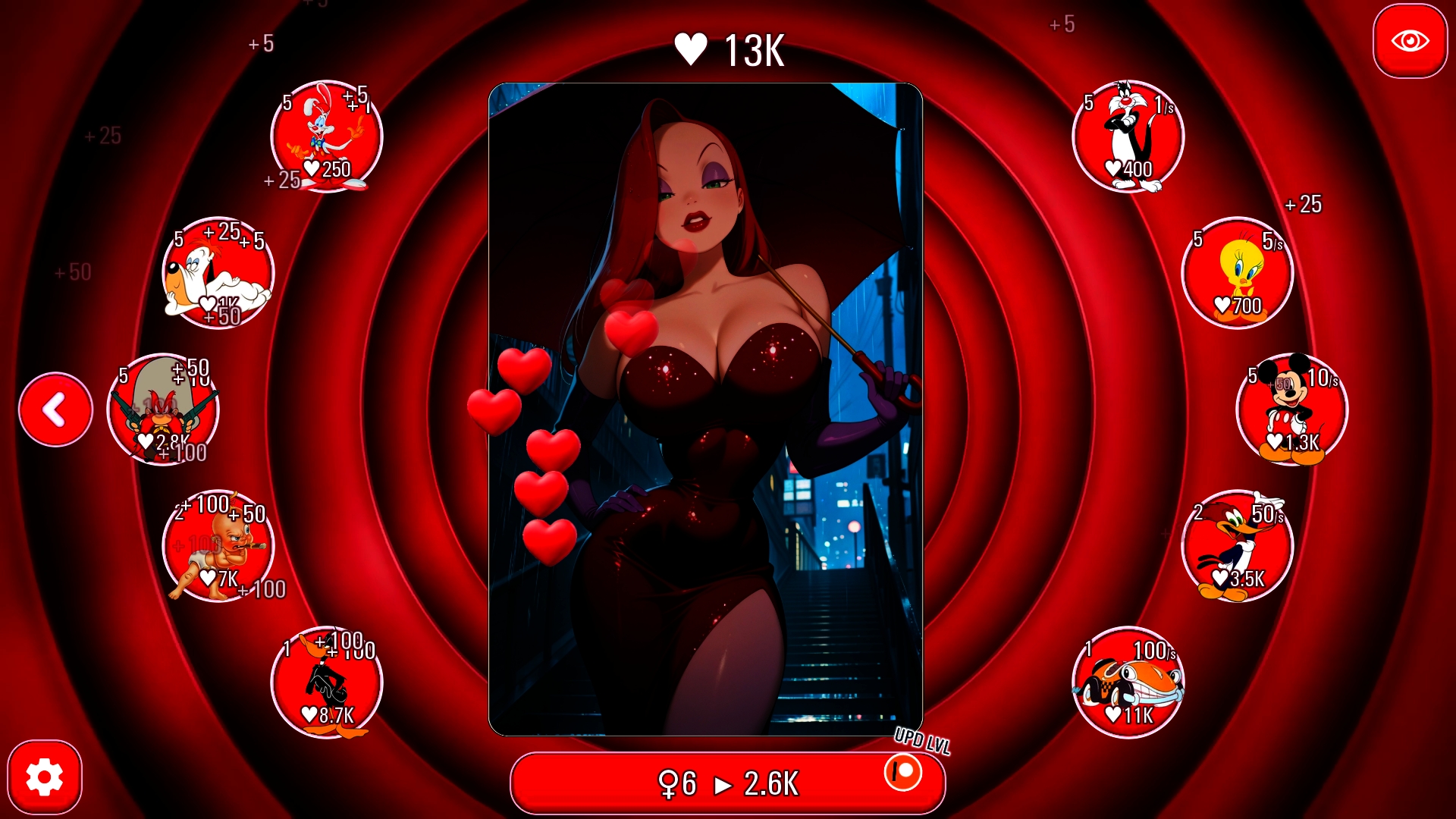Open the back navigation arrow panel
The height and width of the screenshot is (819, 1456).
(x=55, y=409)
